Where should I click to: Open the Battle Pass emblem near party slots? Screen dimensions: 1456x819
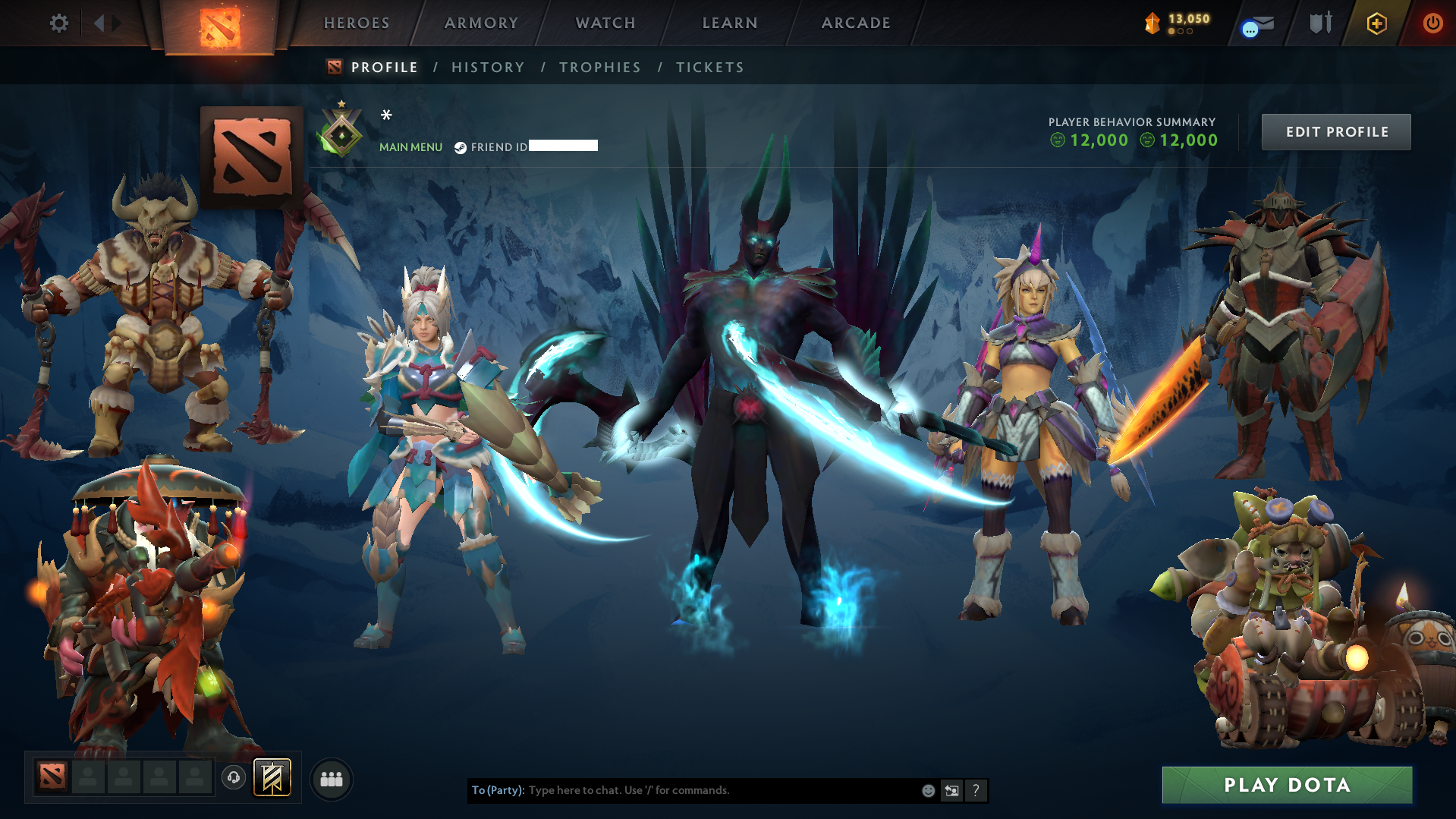[x=274, y=777]
